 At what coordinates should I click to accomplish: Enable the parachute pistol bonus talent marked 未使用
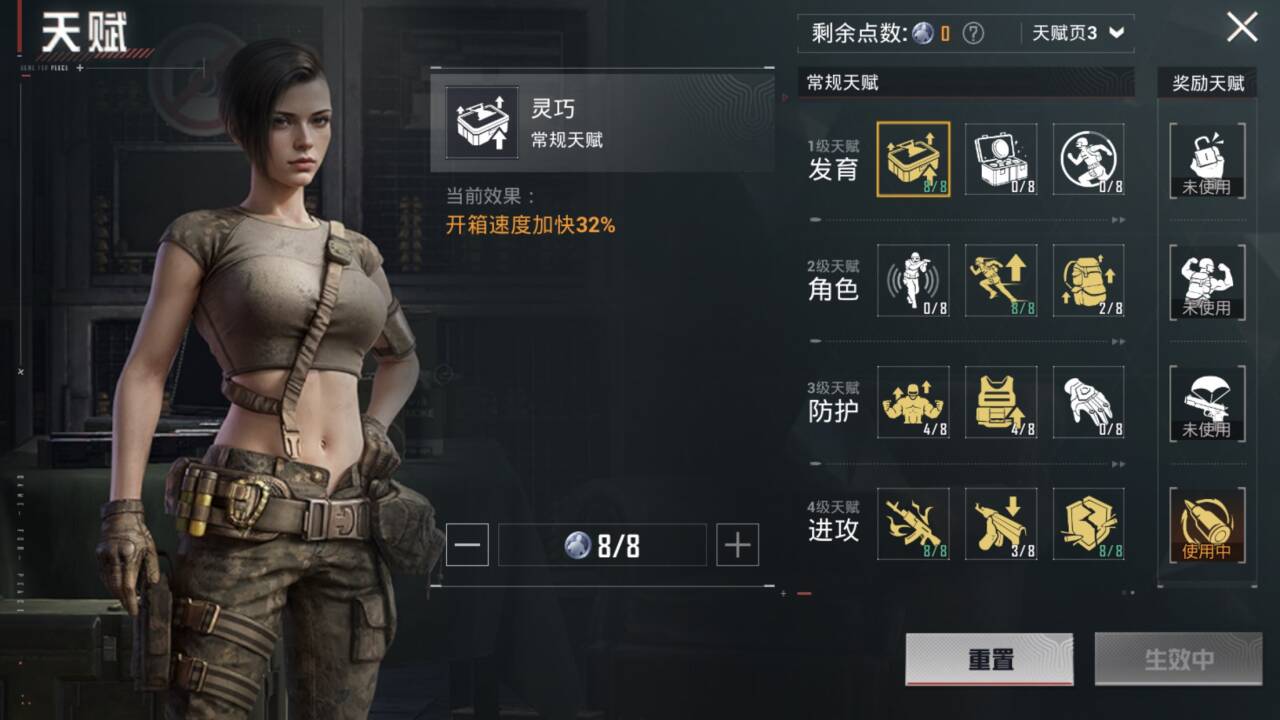coord(1207,404)
